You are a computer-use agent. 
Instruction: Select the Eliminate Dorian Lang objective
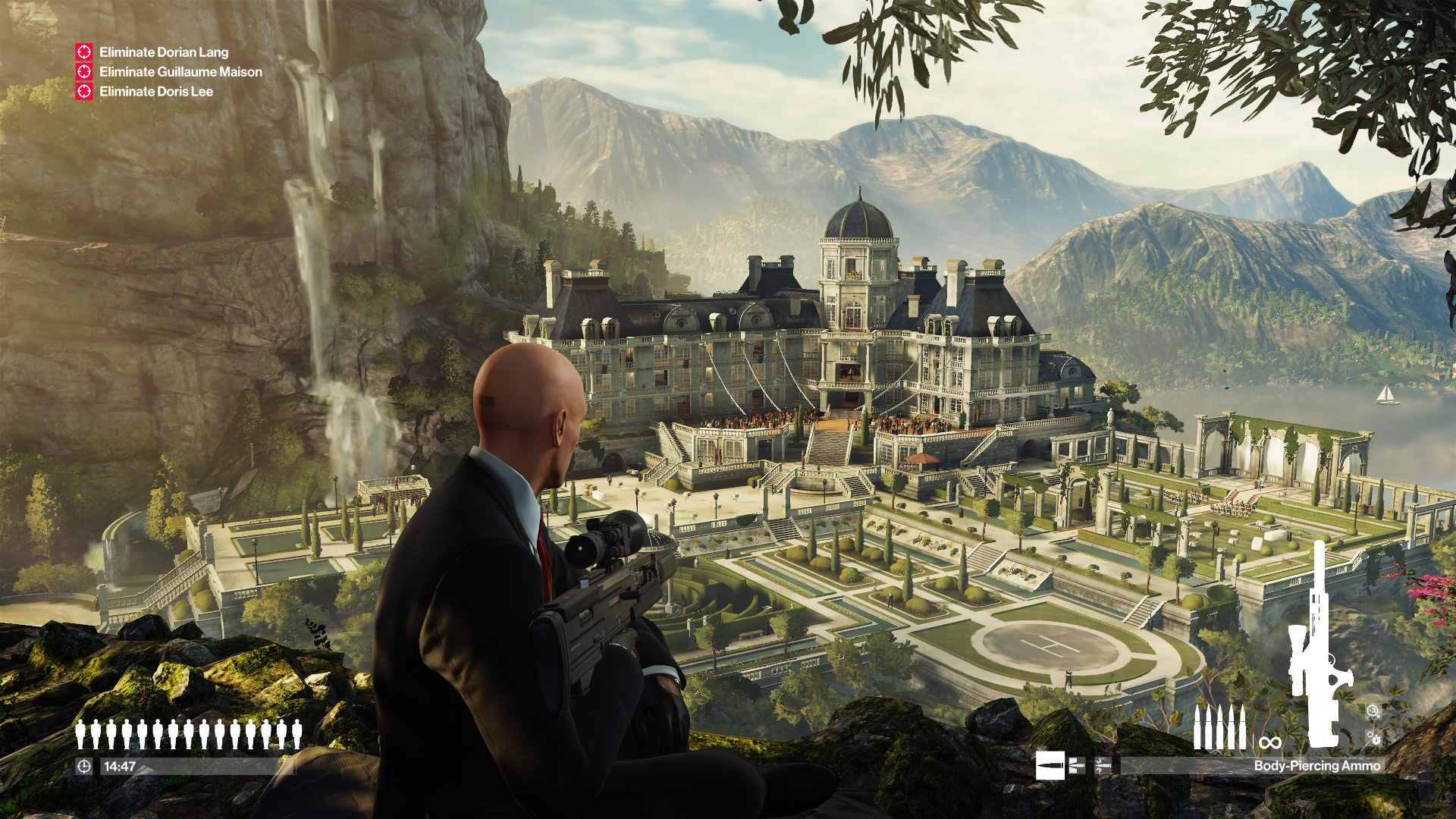(164, 52)
